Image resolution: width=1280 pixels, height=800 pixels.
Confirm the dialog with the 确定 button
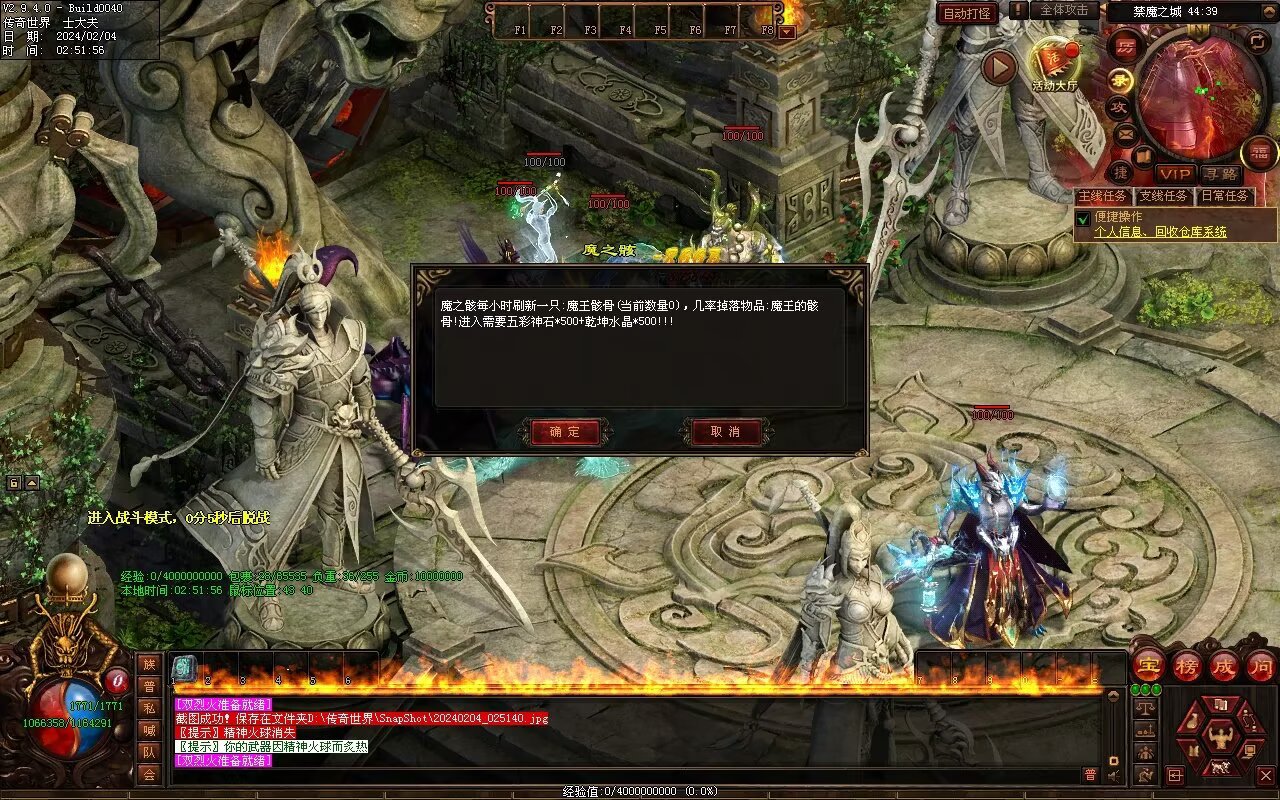[565, 432]
